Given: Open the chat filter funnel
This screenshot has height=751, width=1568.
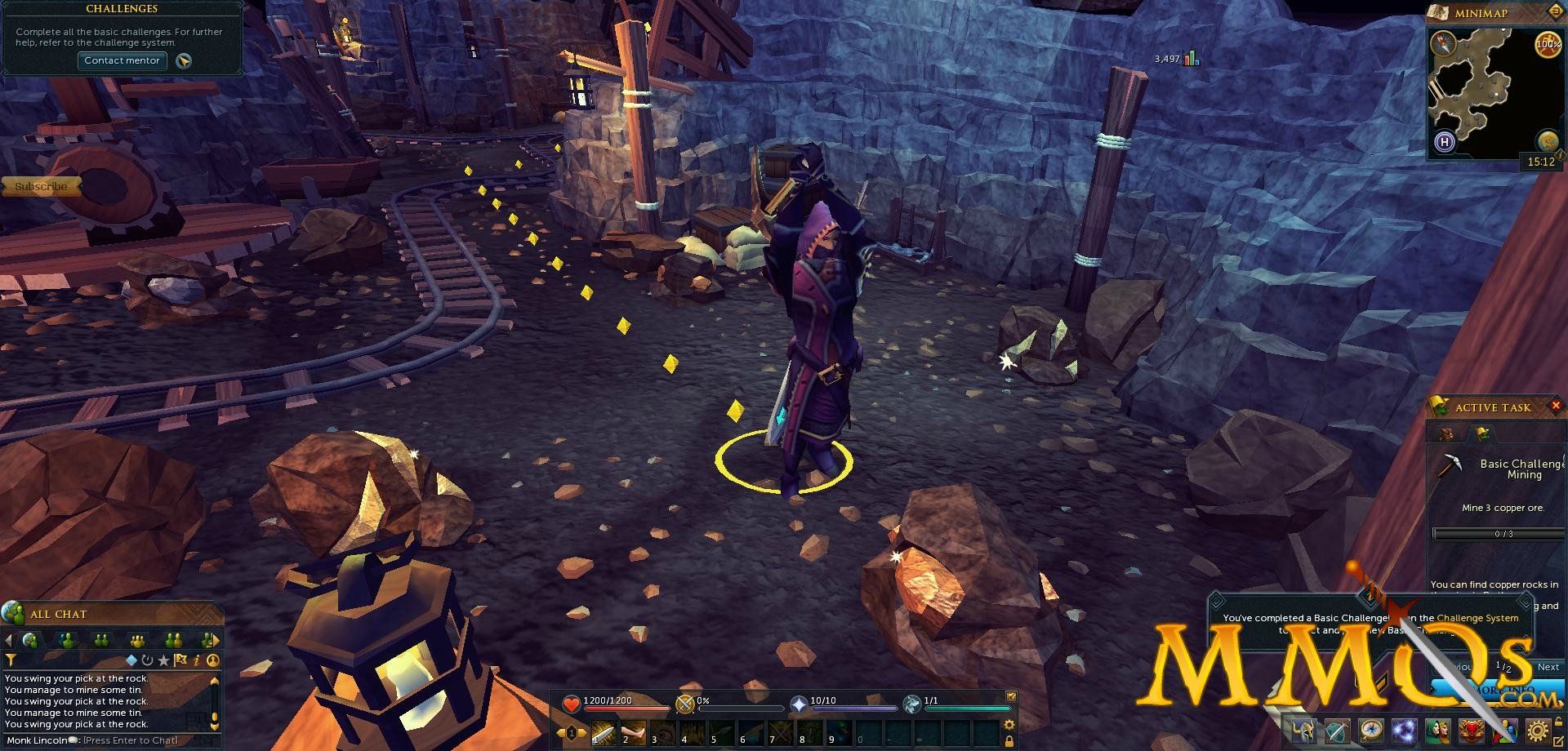Looking at the screenshot, I should [11, 660].
